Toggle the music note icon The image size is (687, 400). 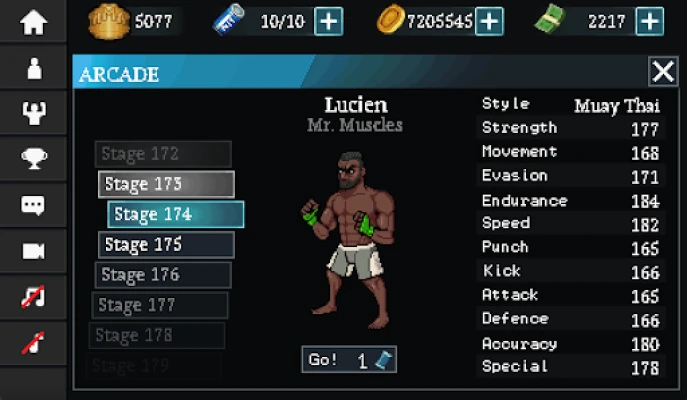pyautogui.click(x=34, y=296)
